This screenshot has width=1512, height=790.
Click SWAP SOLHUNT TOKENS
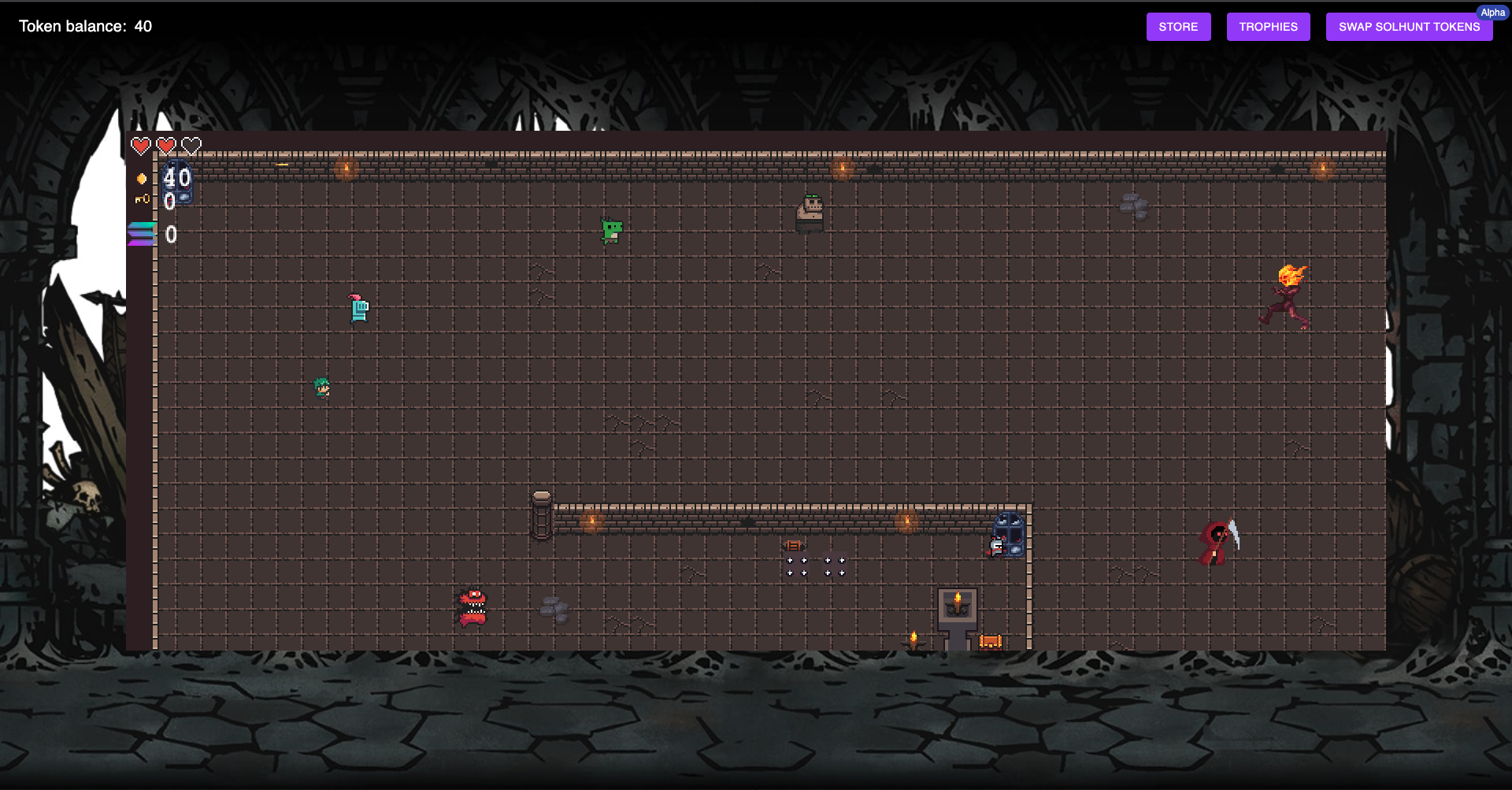[1409, 26]
